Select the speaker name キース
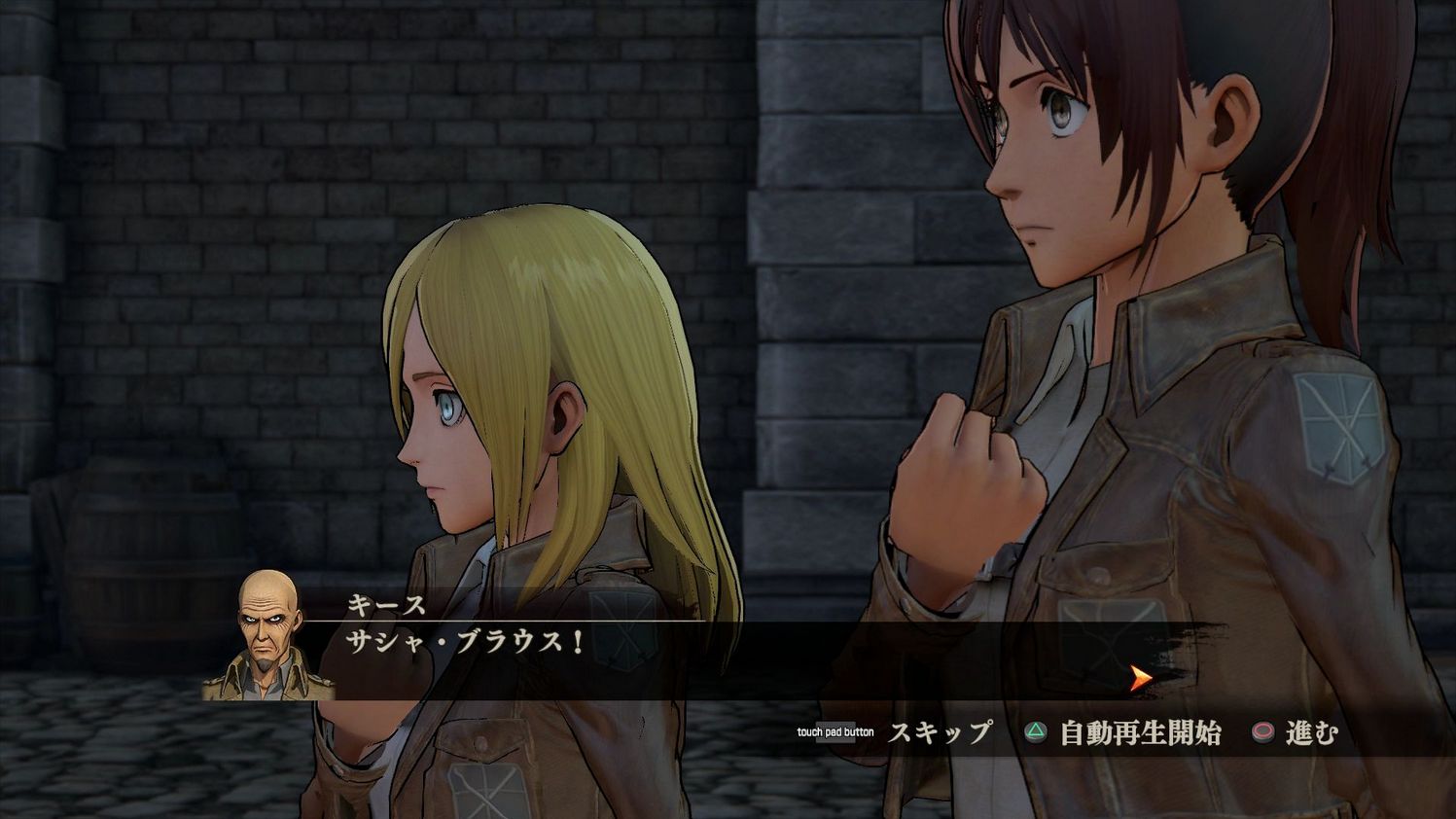The width and height of the screenshot is (1456, 819). [384, 603]
